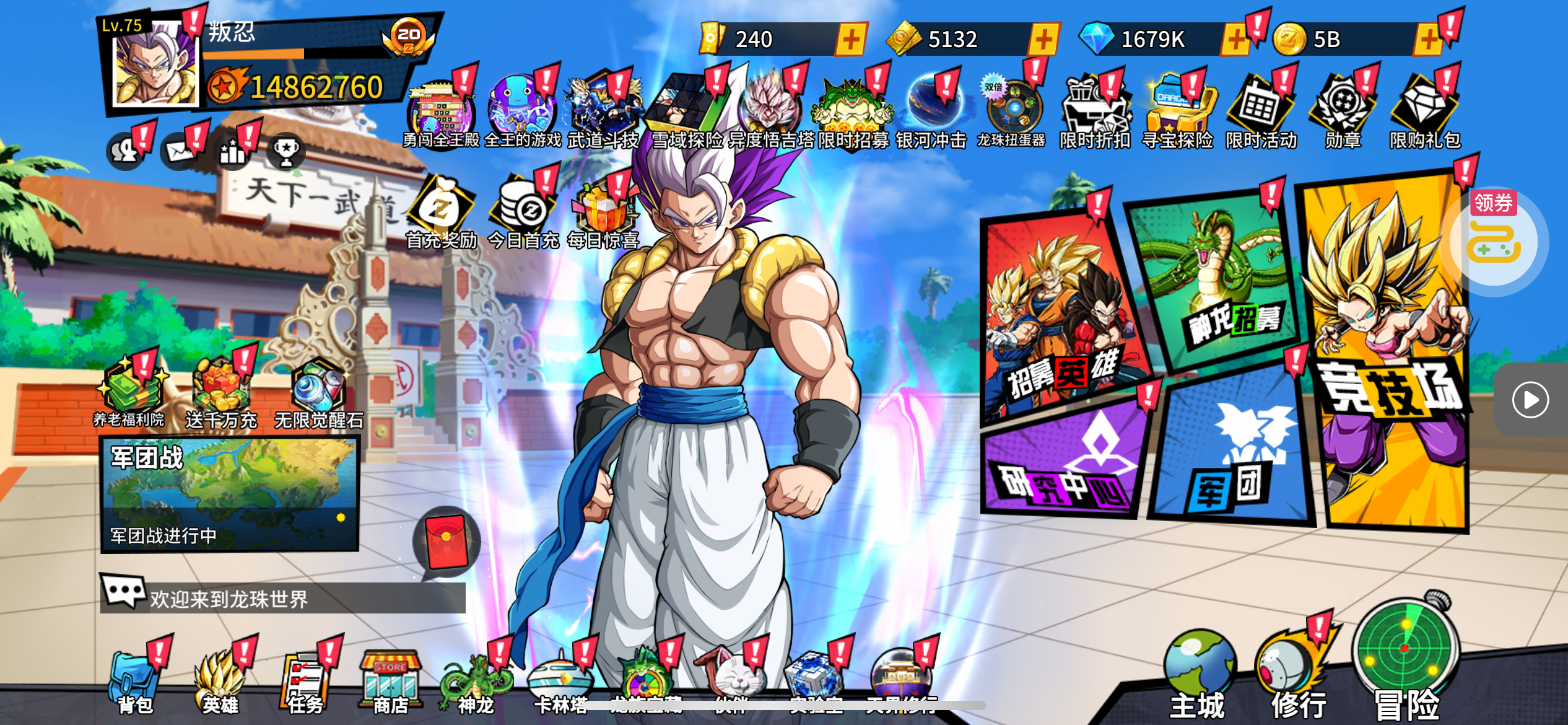Open the blue 军团 legion panel

pos(1232,452)
